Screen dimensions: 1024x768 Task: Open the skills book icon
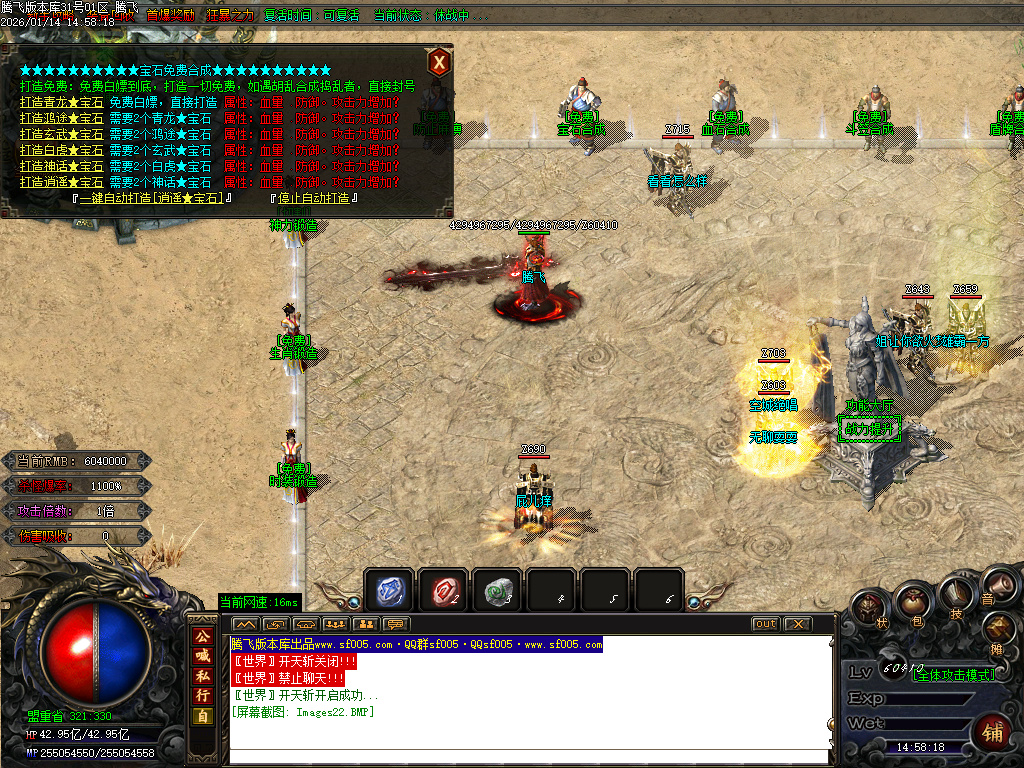pos(956,596)
